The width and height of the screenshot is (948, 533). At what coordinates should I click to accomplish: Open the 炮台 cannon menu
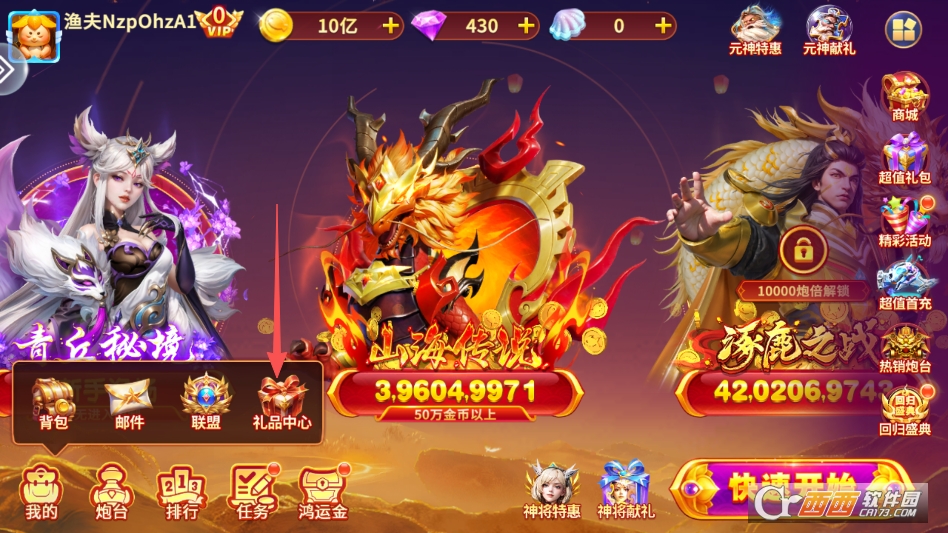click(x=109, y=491)
